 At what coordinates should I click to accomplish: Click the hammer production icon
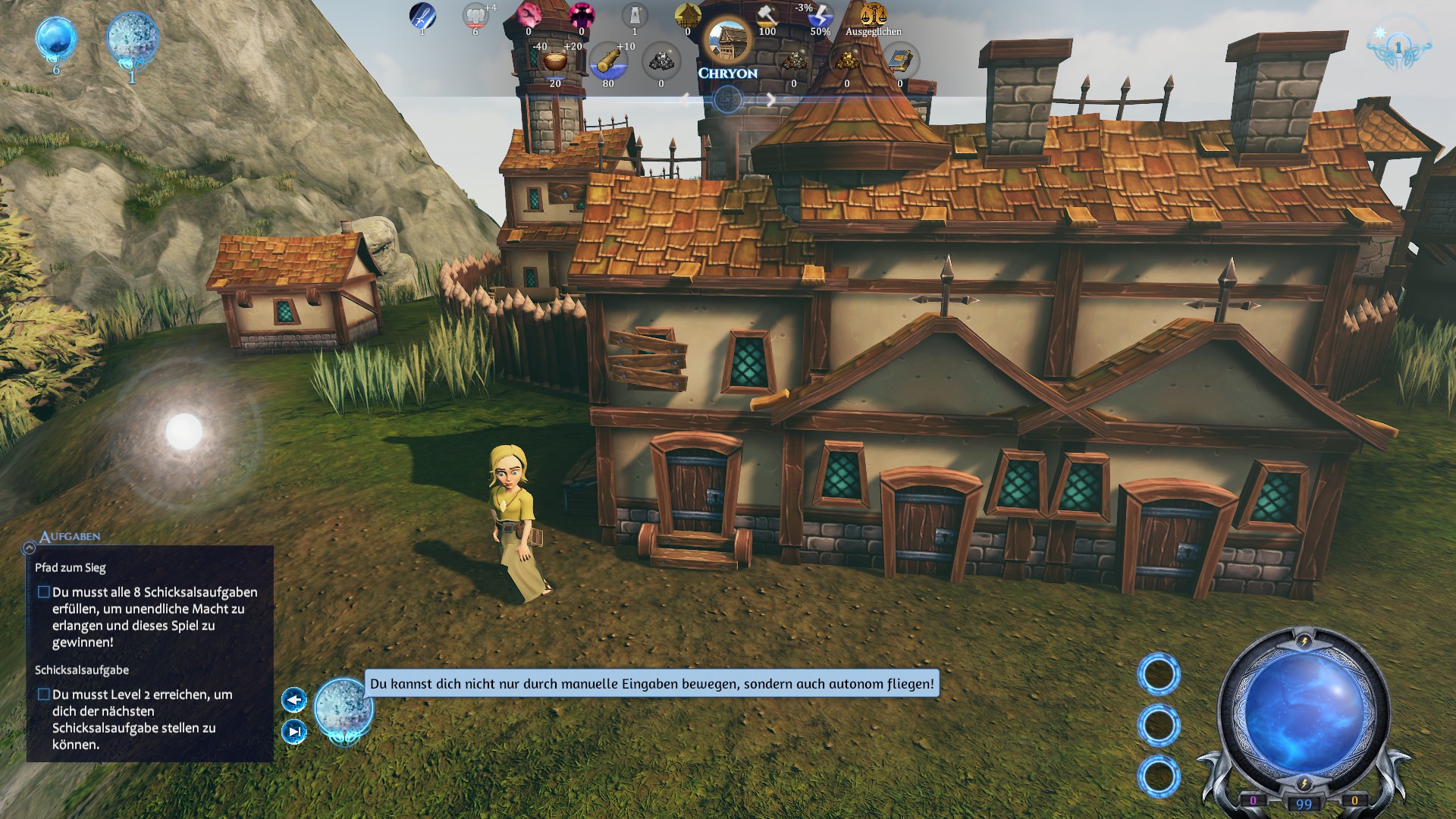(x=767, y=15)
